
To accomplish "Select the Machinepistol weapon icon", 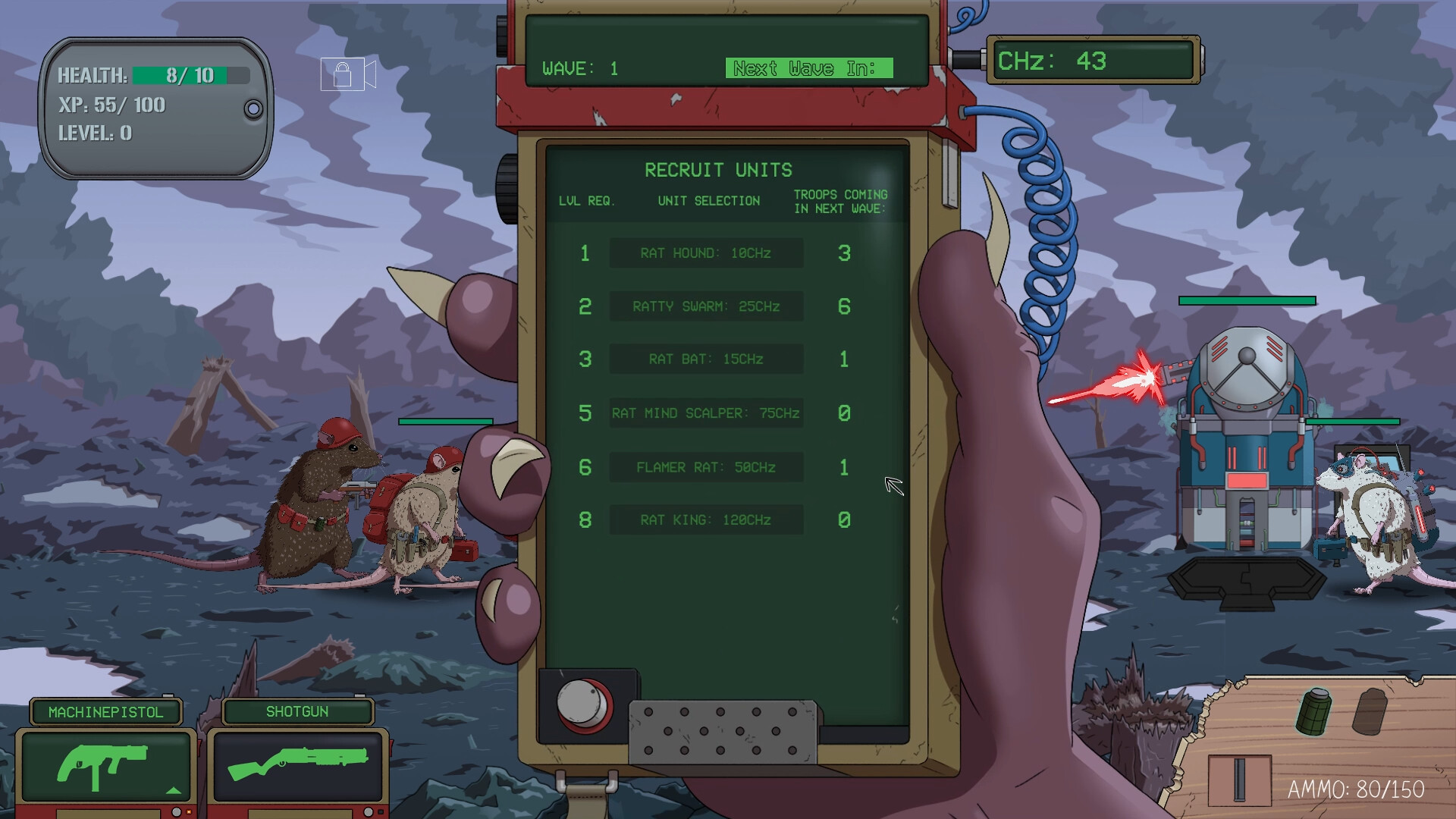I will (104, 762).
